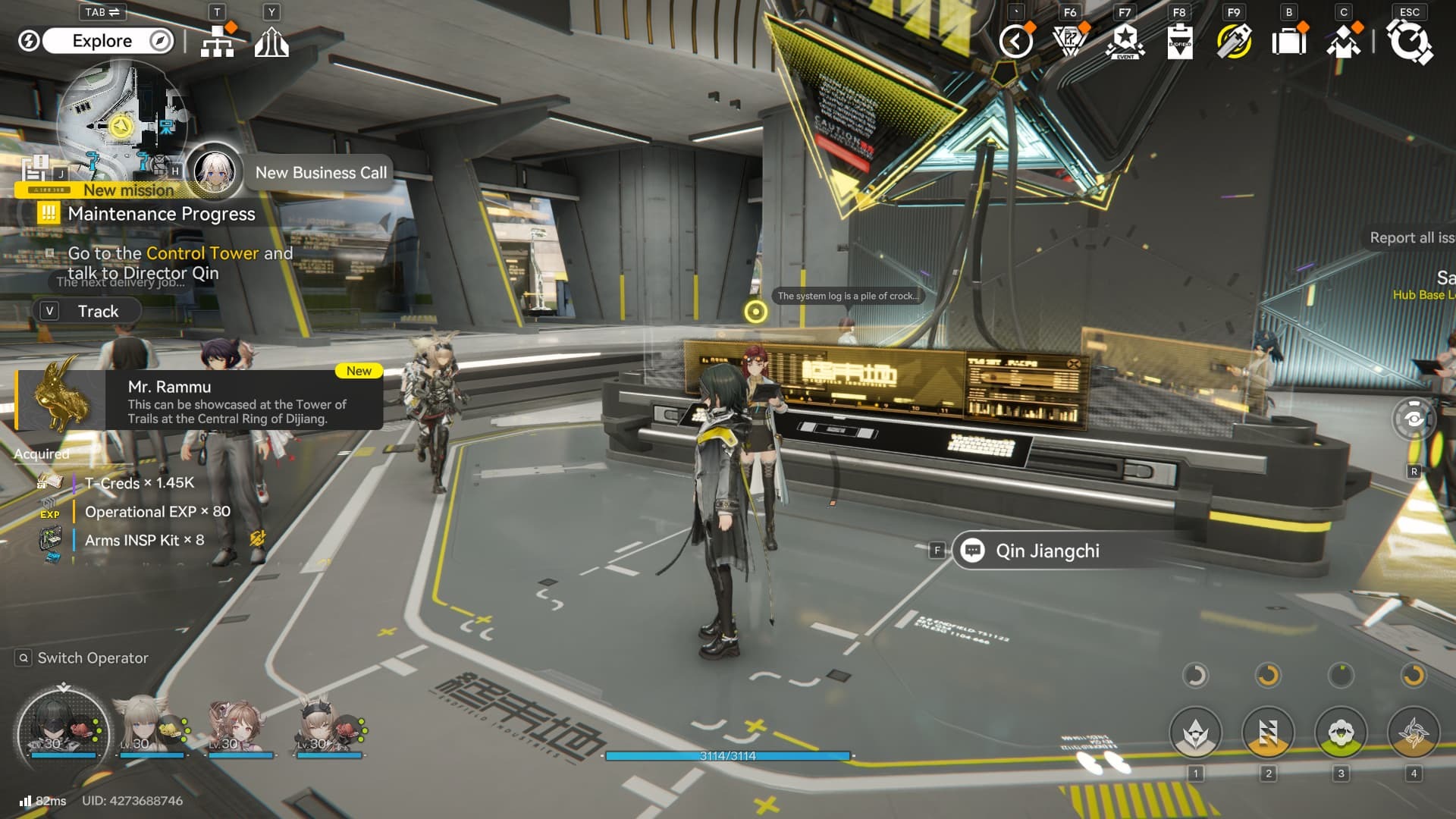Talk to Qin Jiangchi via interaction prompt
The width and height of the screenshot is (1456, 819).
1046,551
